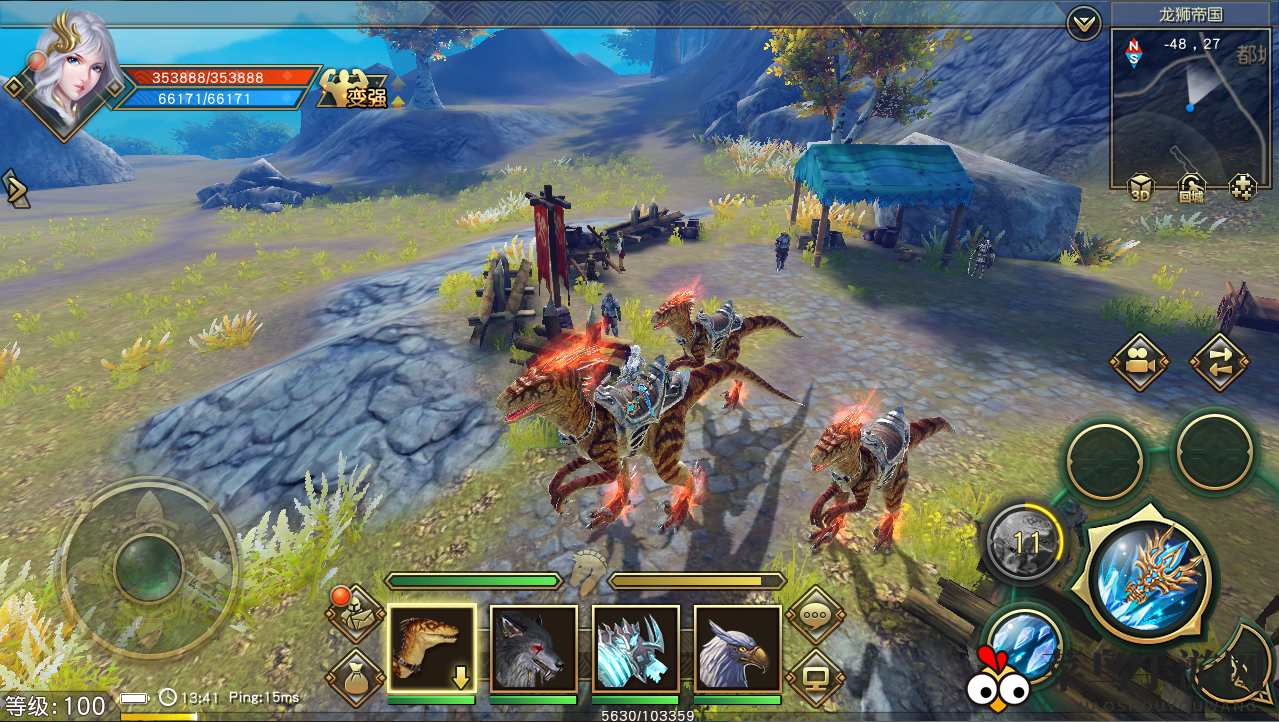
Task: Select the griffin eagle mount slot
Action: tap(737, 649)
